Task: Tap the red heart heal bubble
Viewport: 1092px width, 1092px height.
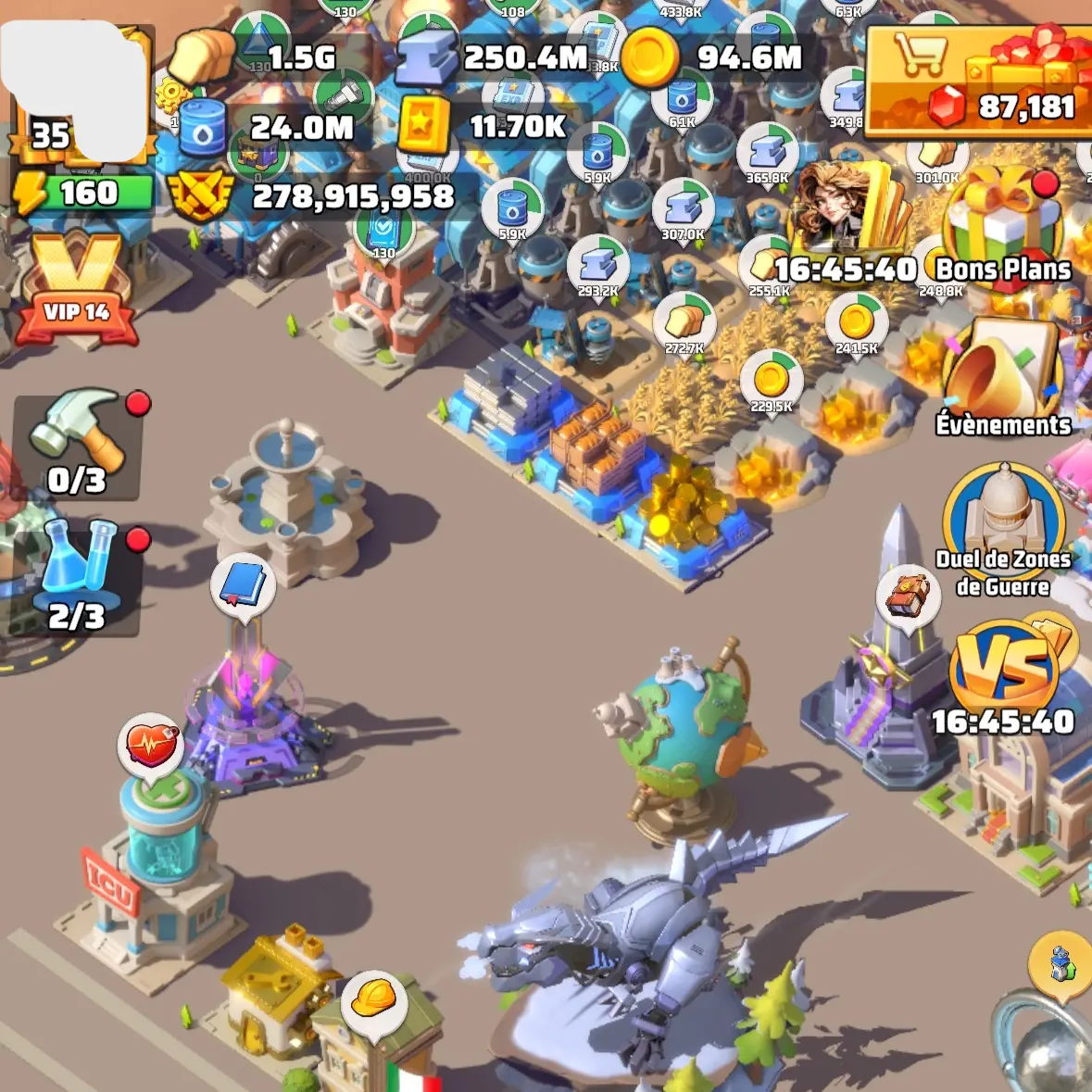Action: pyautogui.click(x=150, y=745)
